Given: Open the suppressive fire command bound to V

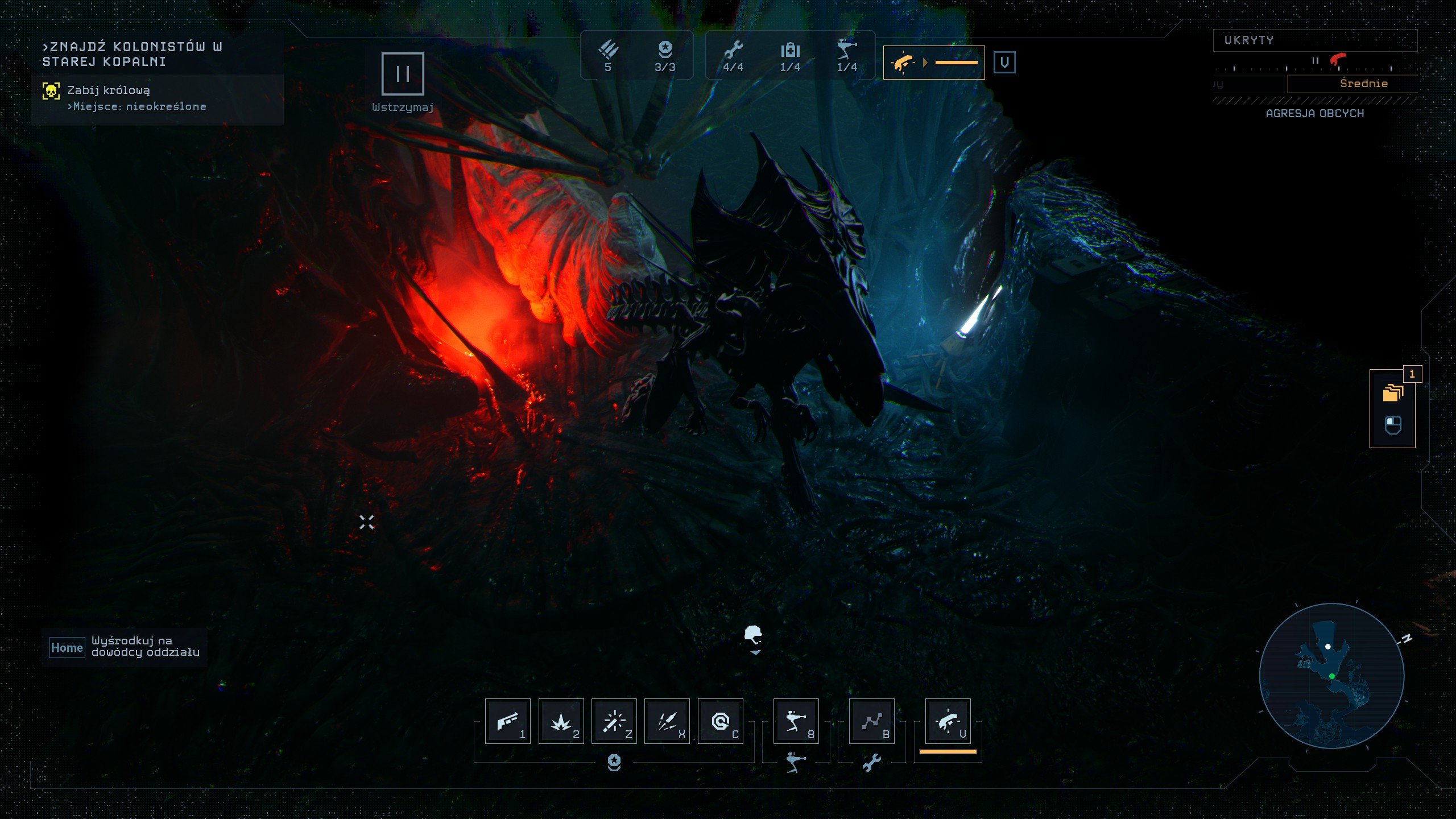Looking at the screenshot, I should pyautogui.click(x=947, y=721).
